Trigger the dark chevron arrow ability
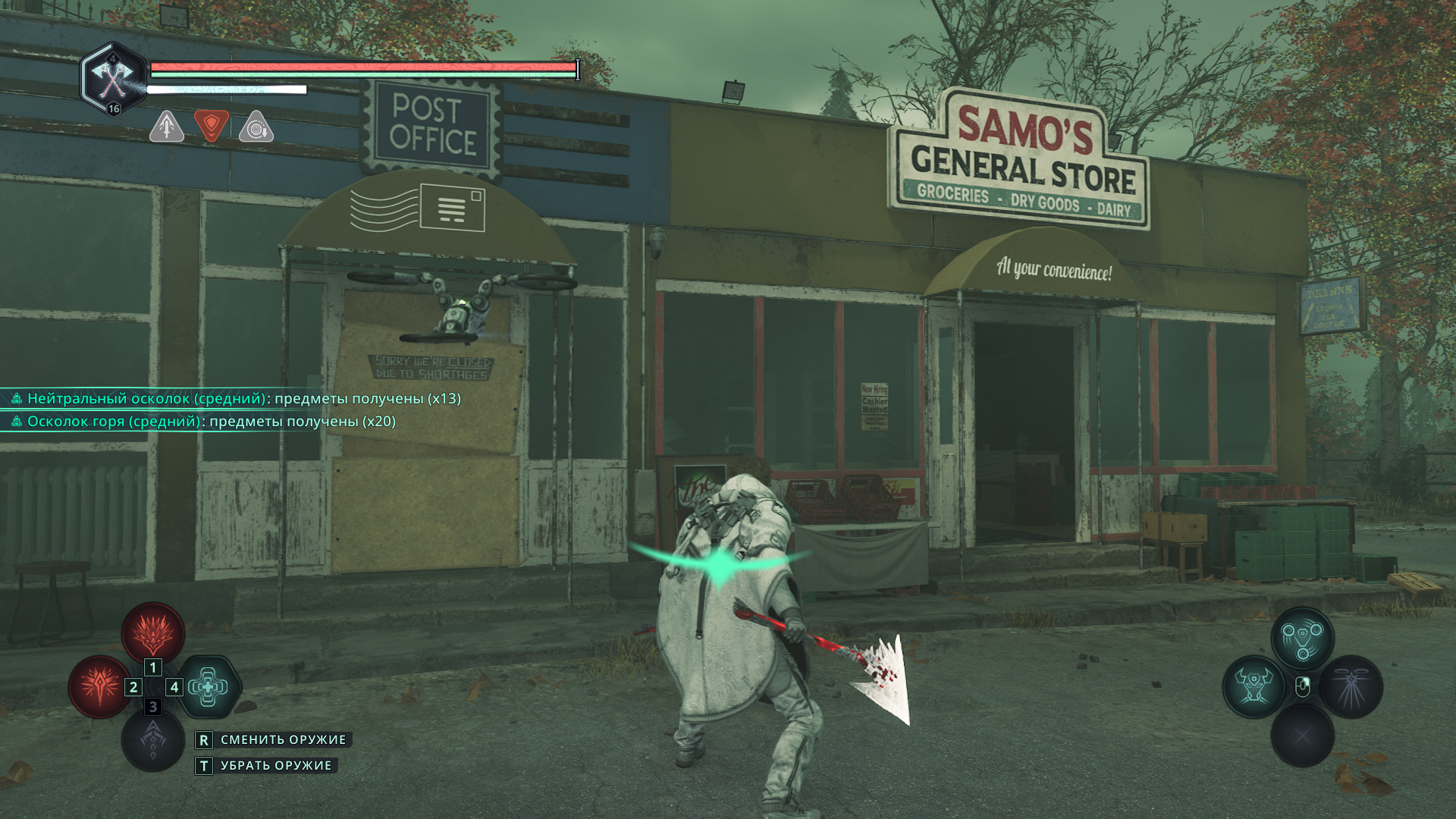 point(153,739)
